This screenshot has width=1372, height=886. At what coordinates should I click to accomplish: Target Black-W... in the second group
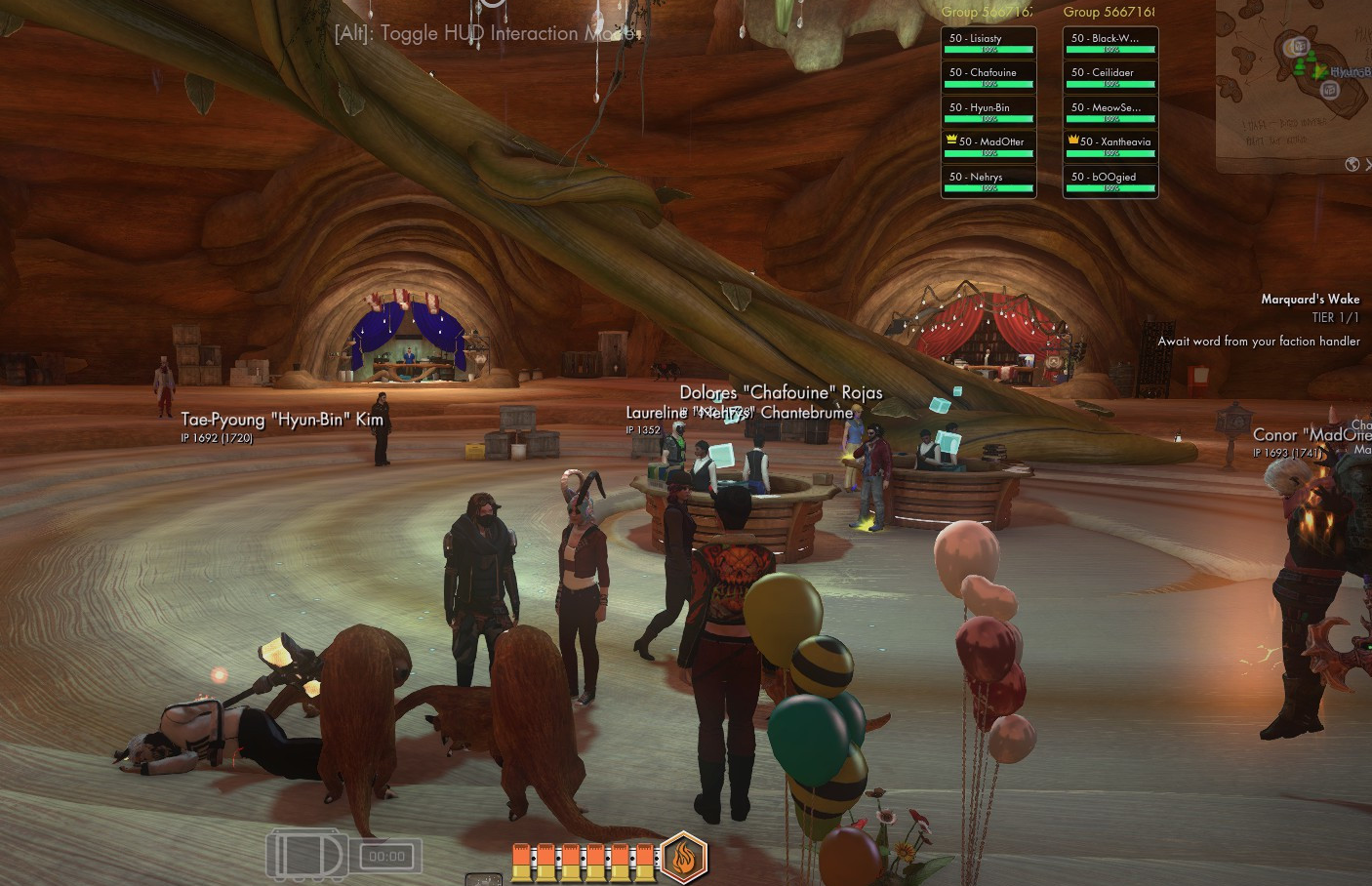[1110, 42]
